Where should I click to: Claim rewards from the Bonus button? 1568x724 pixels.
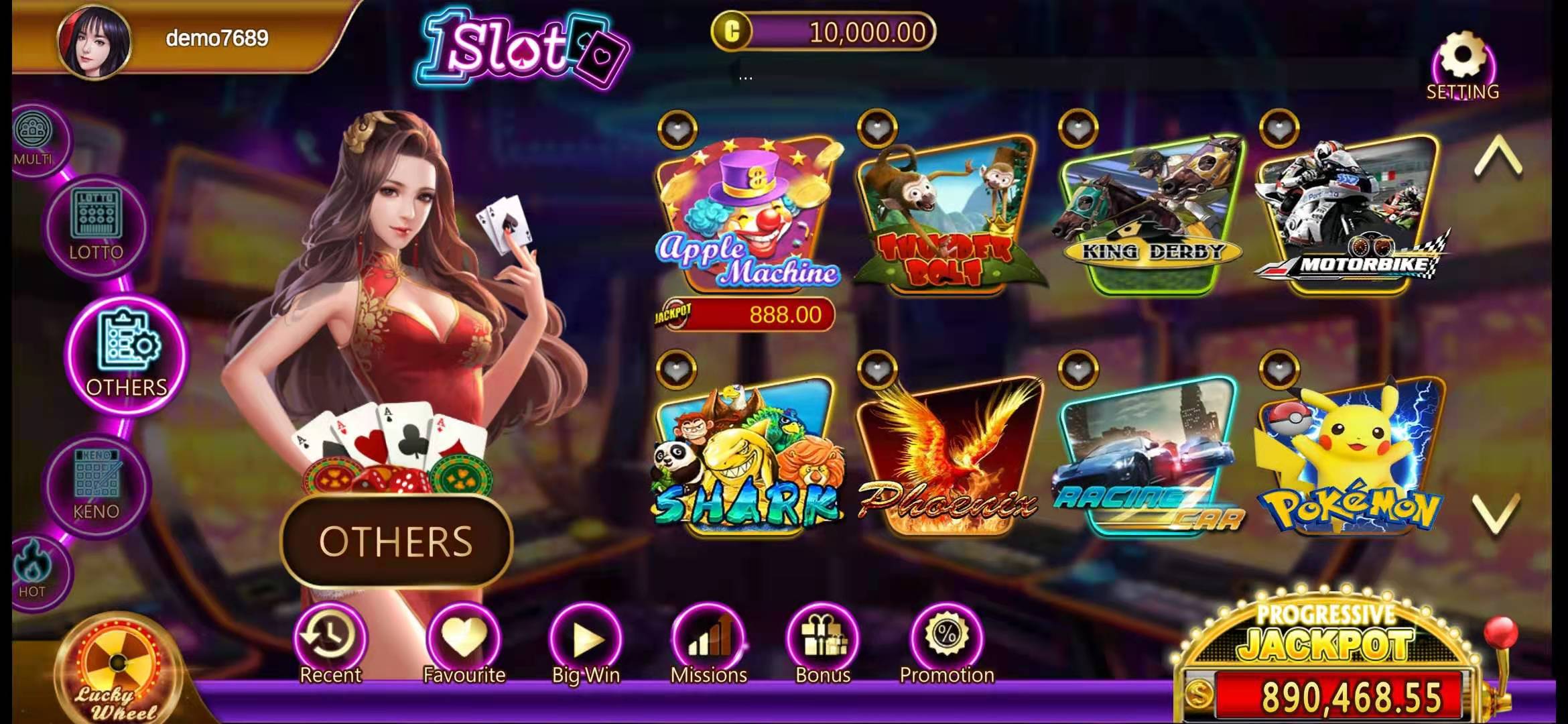click(822, 644)
